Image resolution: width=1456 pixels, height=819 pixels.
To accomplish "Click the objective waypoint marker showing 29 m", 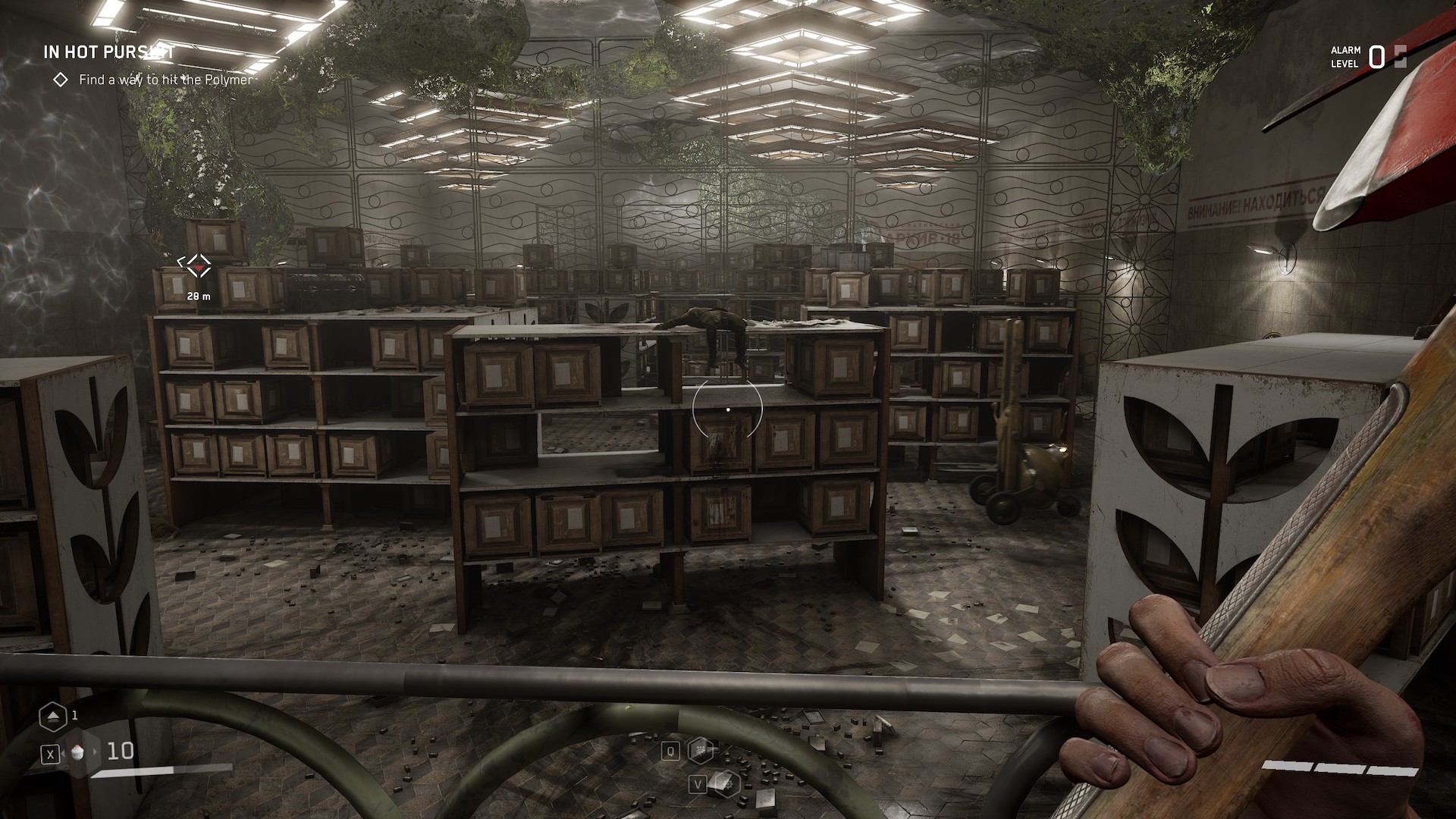I will coord(199,265).
